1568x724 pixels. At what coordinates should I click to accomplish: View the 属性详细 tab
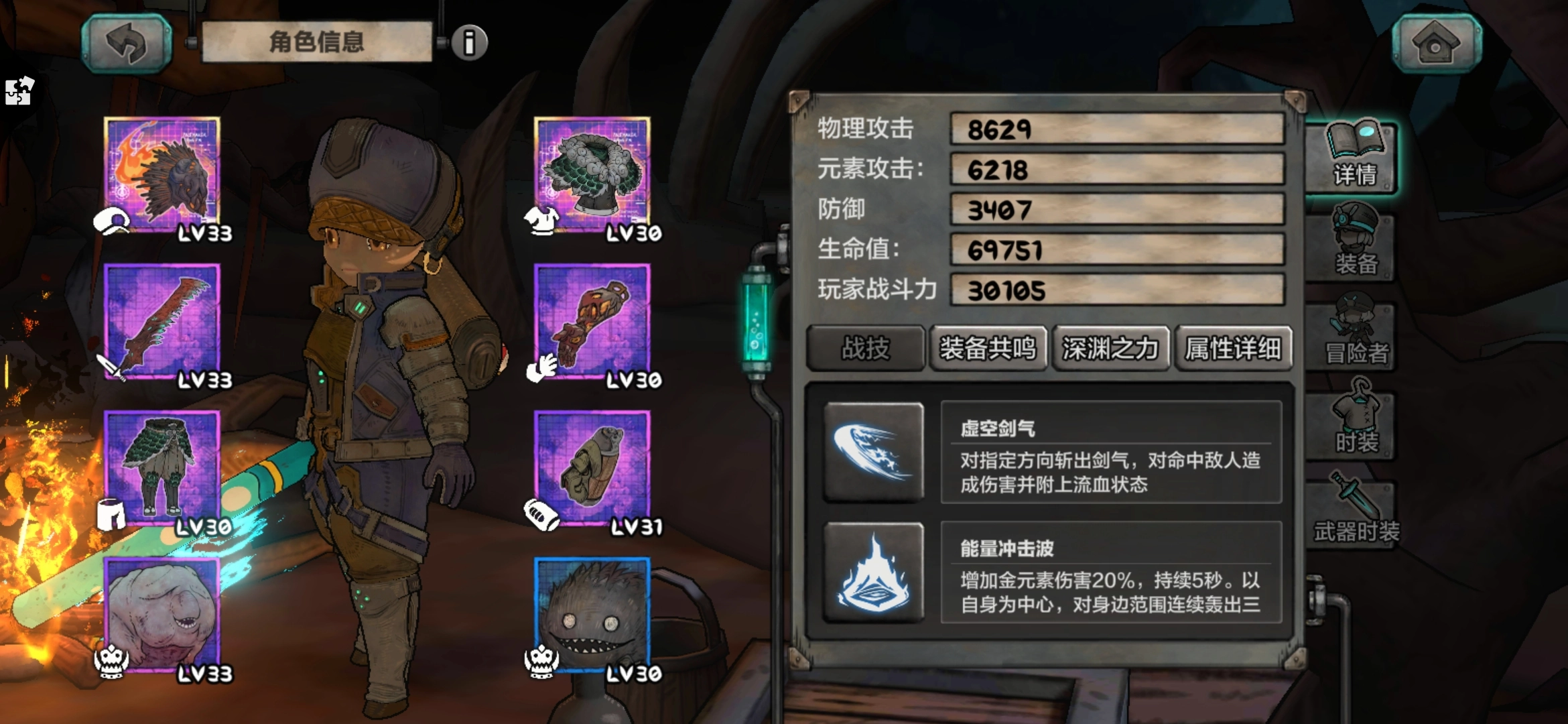point(1233,349)
